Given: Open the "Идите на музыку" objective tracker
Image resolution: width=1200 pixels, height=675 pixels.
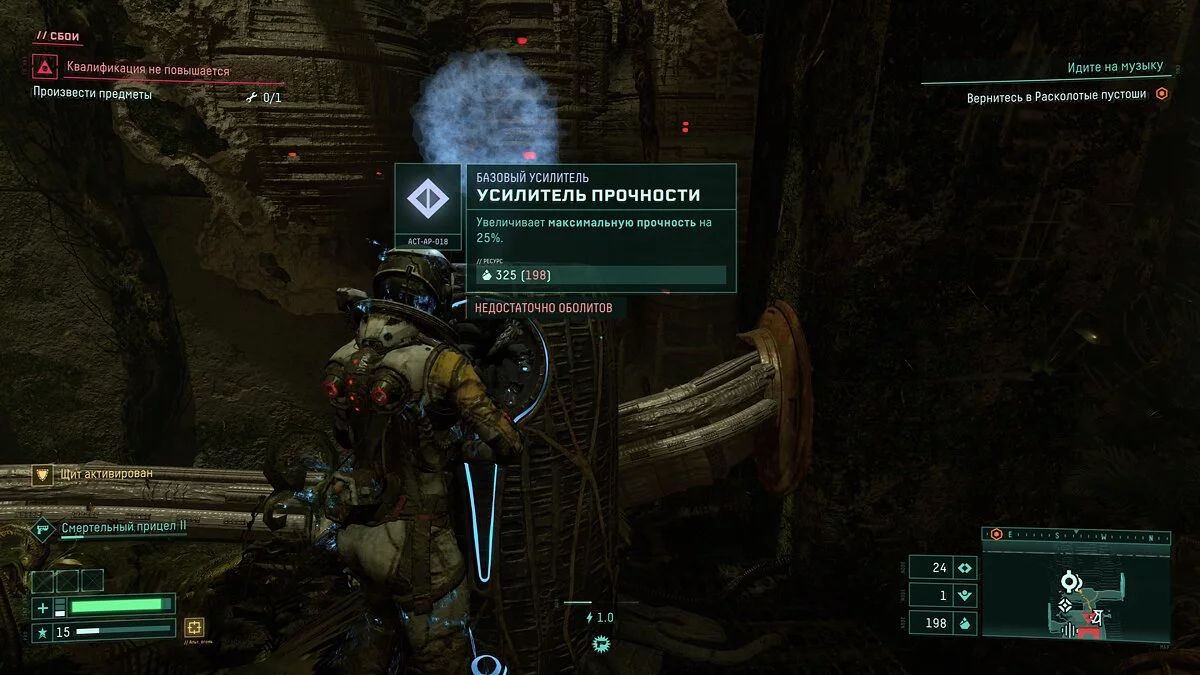Looking at the screenshot, I should pyautogui.click(x=1115, y=67).
